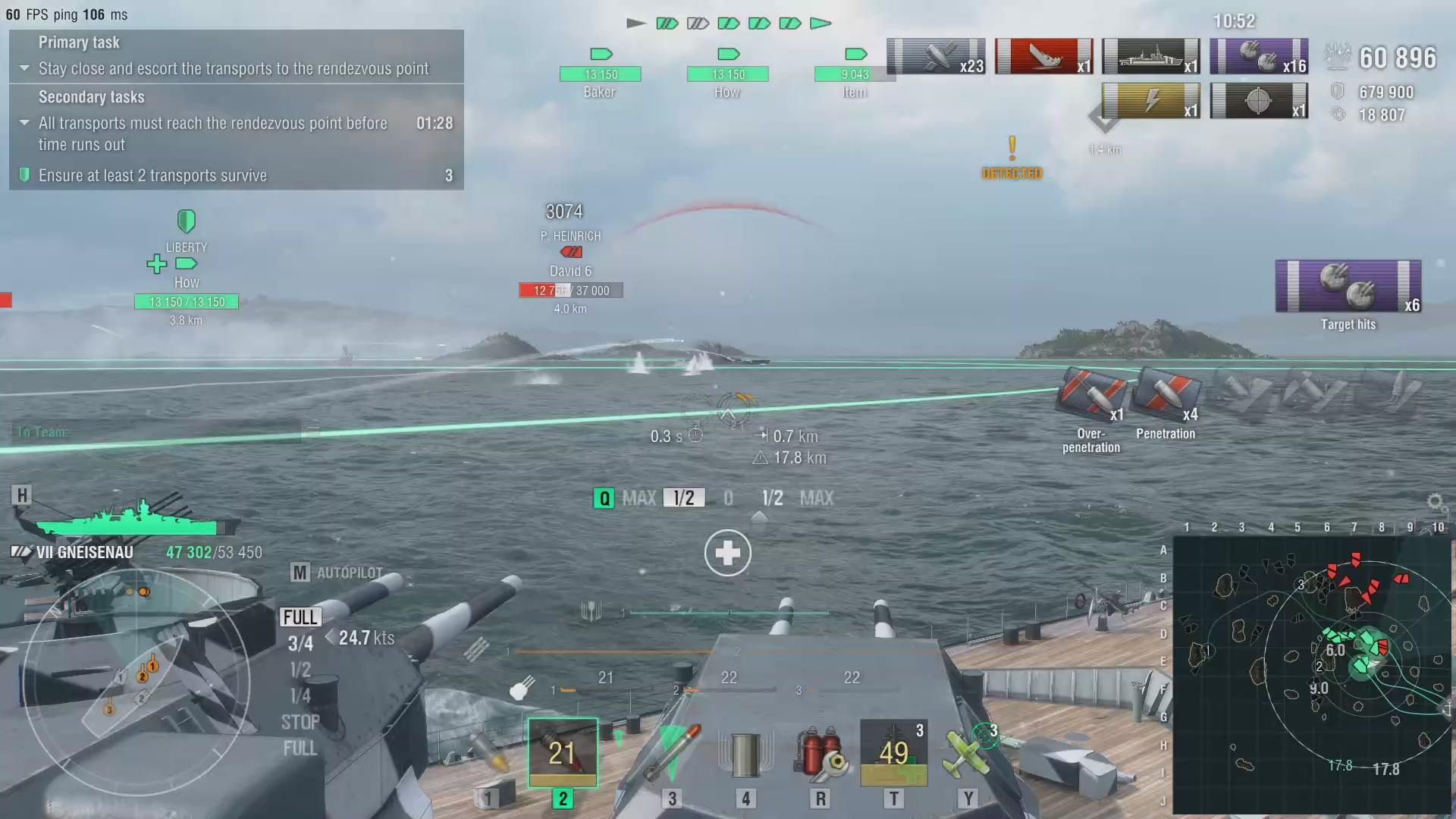Collapse the Secondary tasks list
This screenshot has width=1456, height=819.
pyautogui.click(x=24, y=123)
